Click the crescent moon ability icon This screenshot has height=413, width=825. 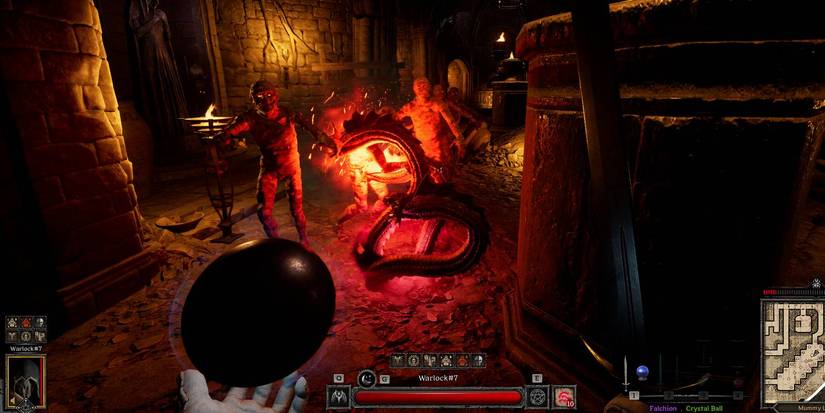pos(366,377)
